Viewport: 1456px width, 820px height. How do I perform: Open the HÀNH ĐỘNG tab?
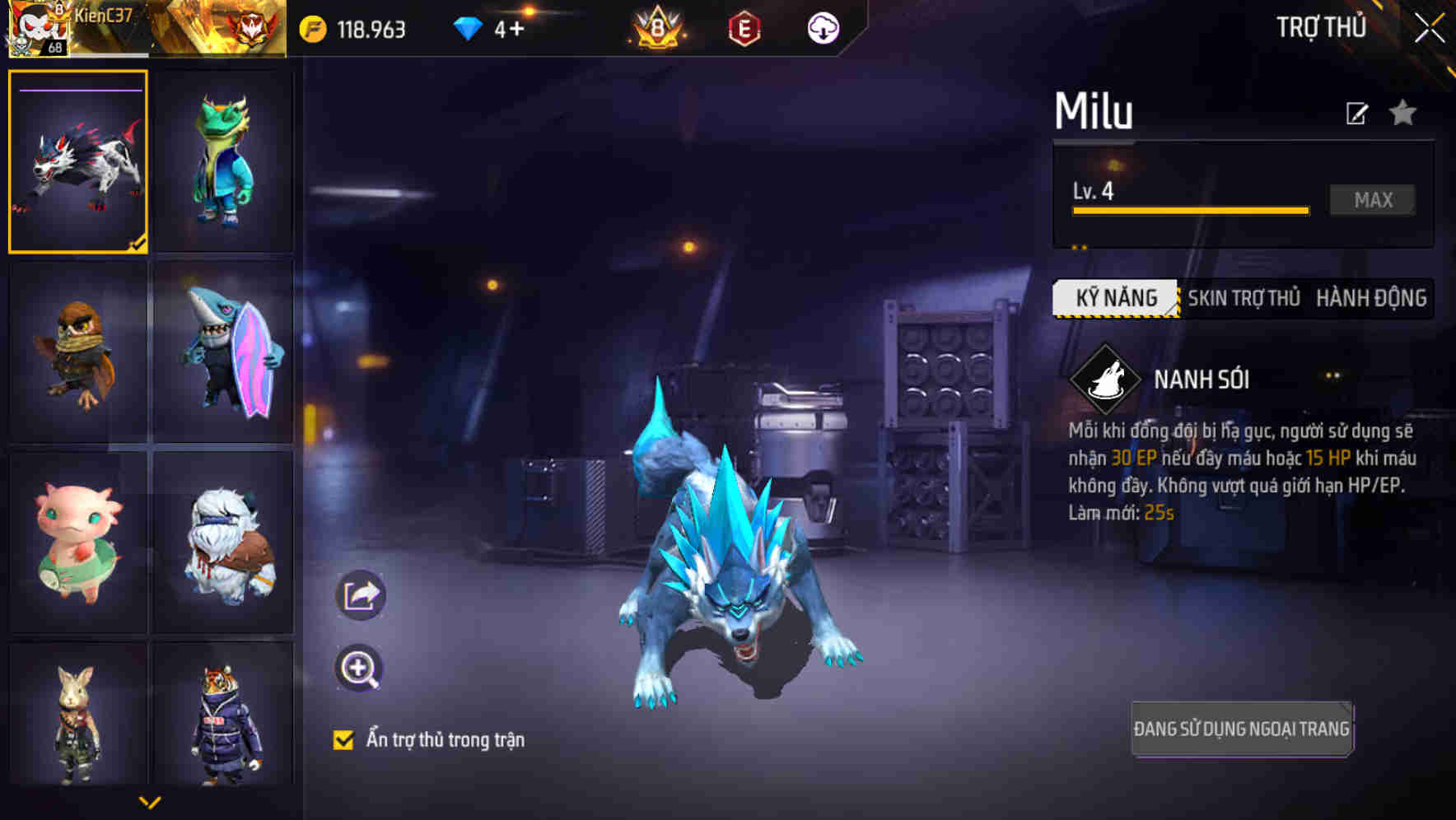pyautogui.click(x=1369, y=300)
